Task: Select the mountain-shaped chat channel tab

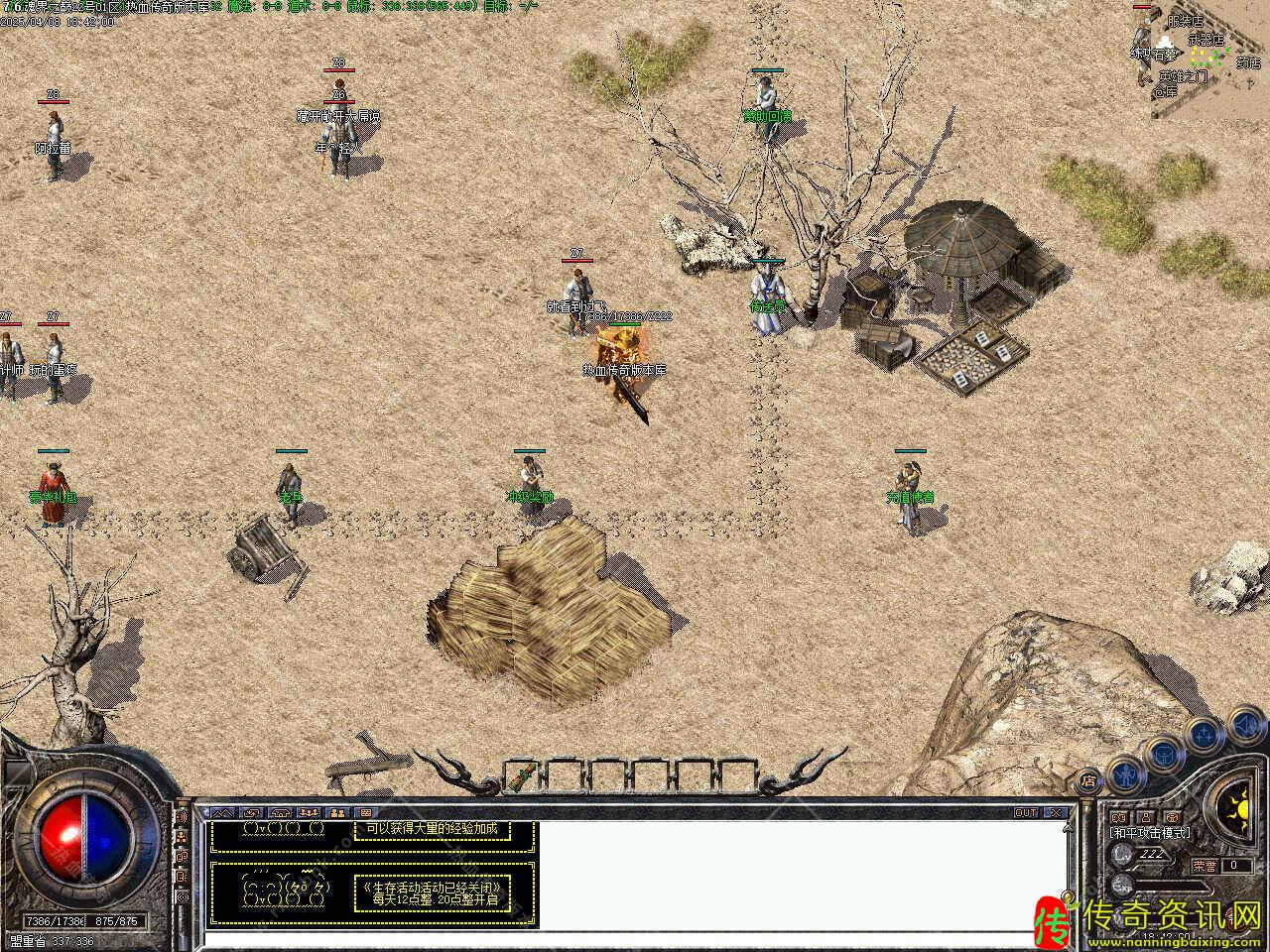Action: 219,812
